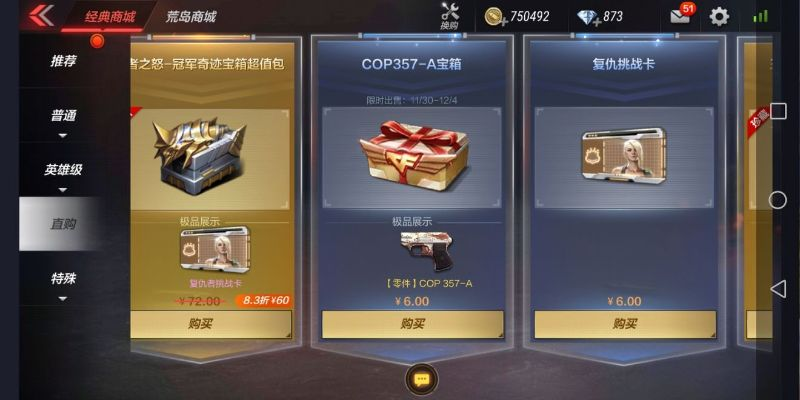Viewport: 800px width, 400px height.
Task: Open the mail envelope inbox
Action: (680, 16)
